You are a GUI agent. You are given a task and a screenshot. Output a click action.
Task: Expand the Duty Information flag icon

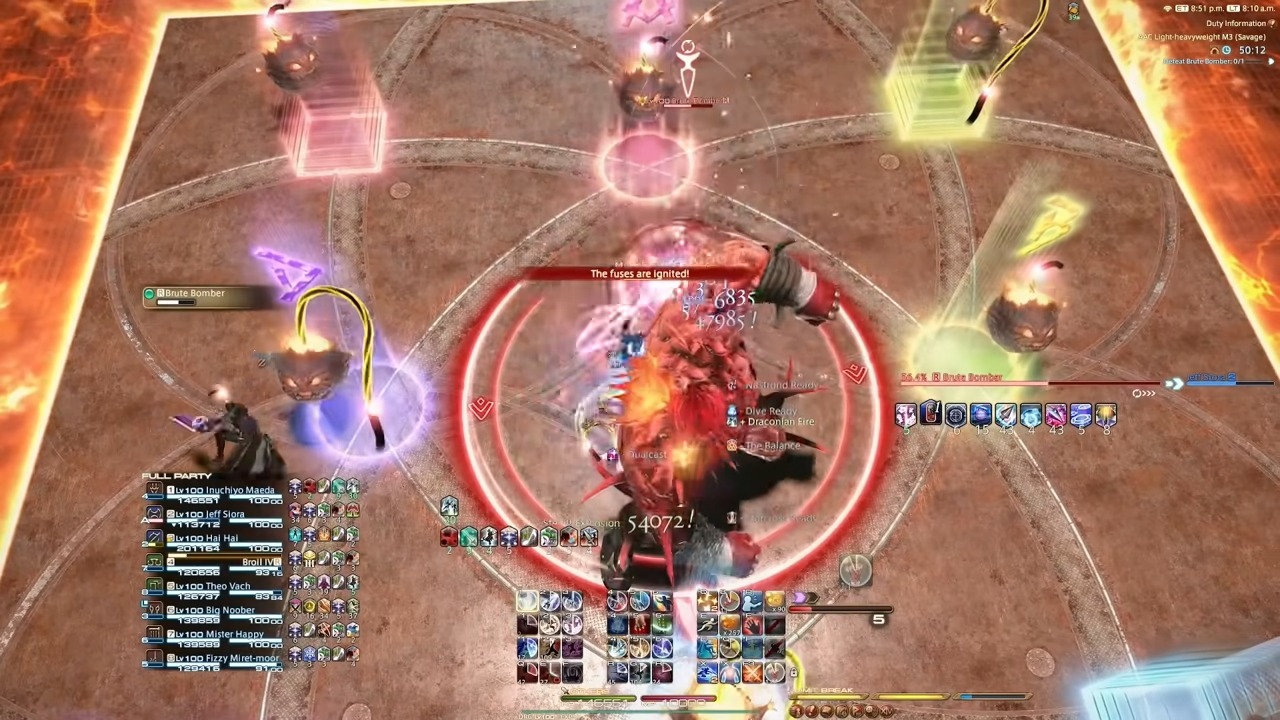(x=1272, y=24)
